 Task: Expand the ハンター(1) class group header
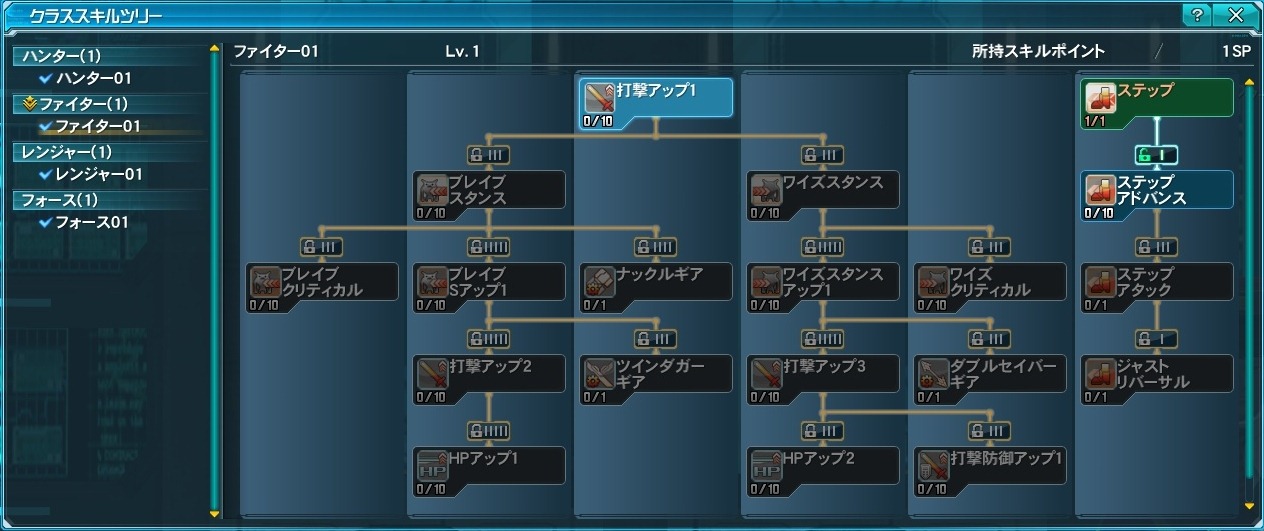click(x=62, y=56)
